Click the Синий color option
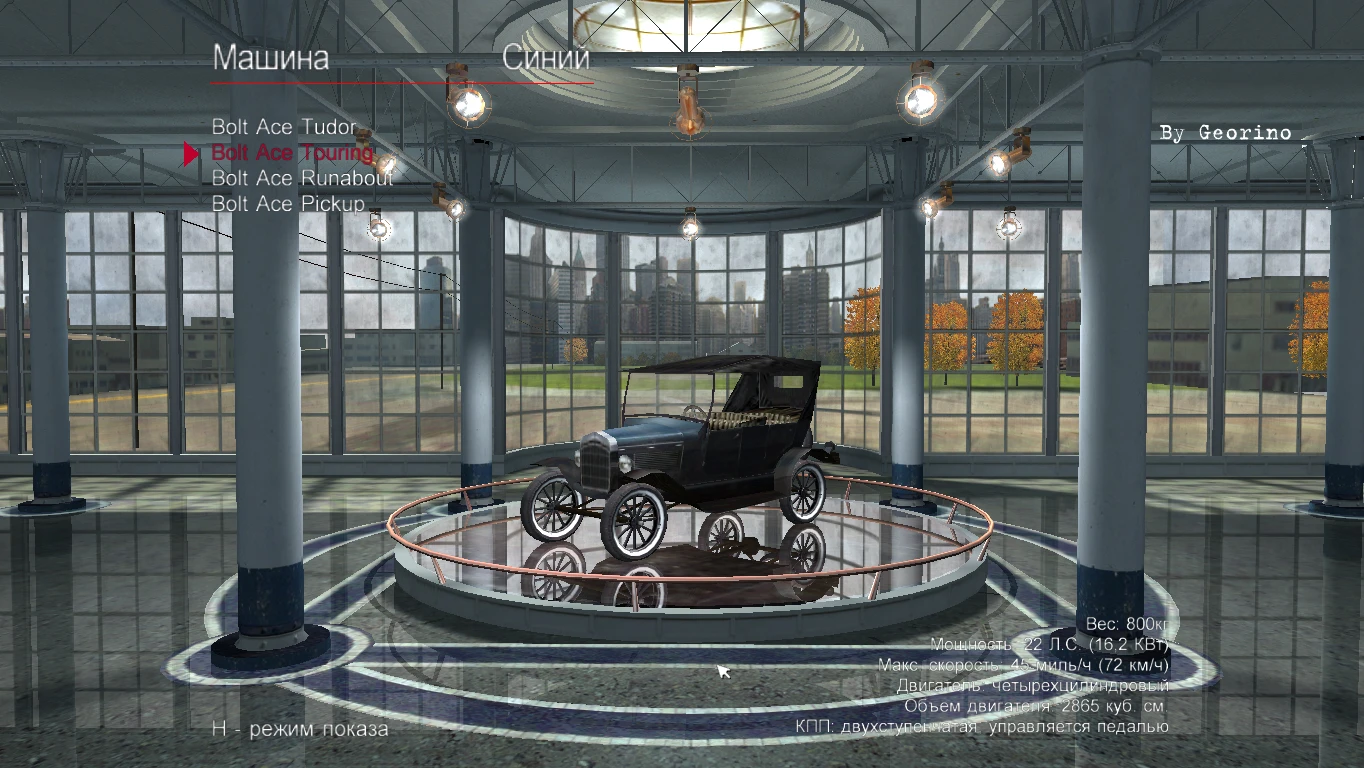This screenshot has width=1364, height=768. click(545, 60)
